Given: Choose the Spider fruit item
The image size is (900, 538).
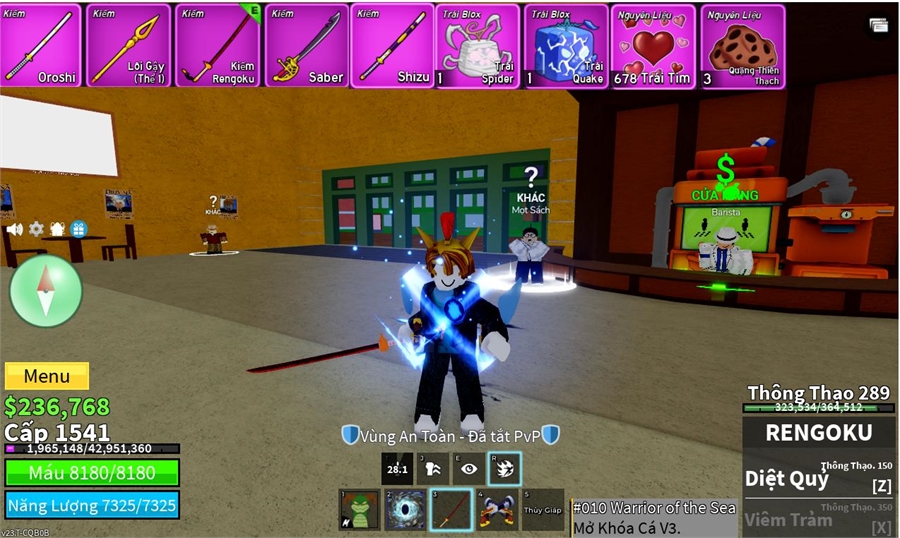Looking at the screenshot, I should click(x=478, y=46).
